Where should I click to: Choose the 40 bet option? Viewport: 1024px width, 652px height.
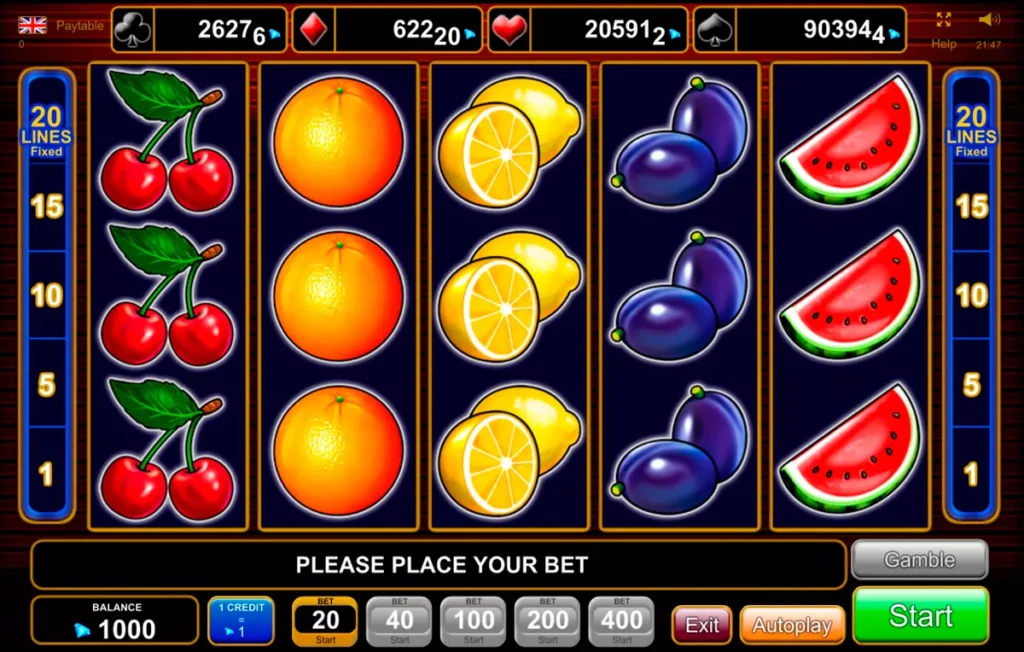pos(399,621)
